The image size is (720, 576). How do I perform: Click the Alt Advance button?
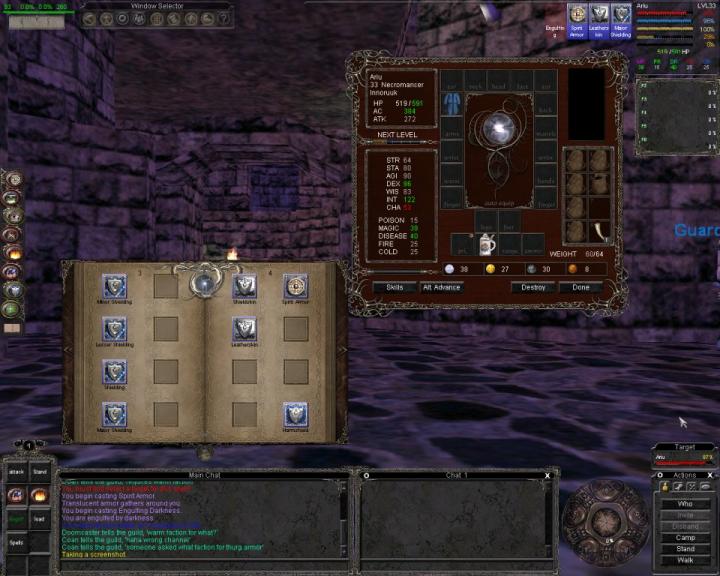pyautogui.click(x=441, y=287)
